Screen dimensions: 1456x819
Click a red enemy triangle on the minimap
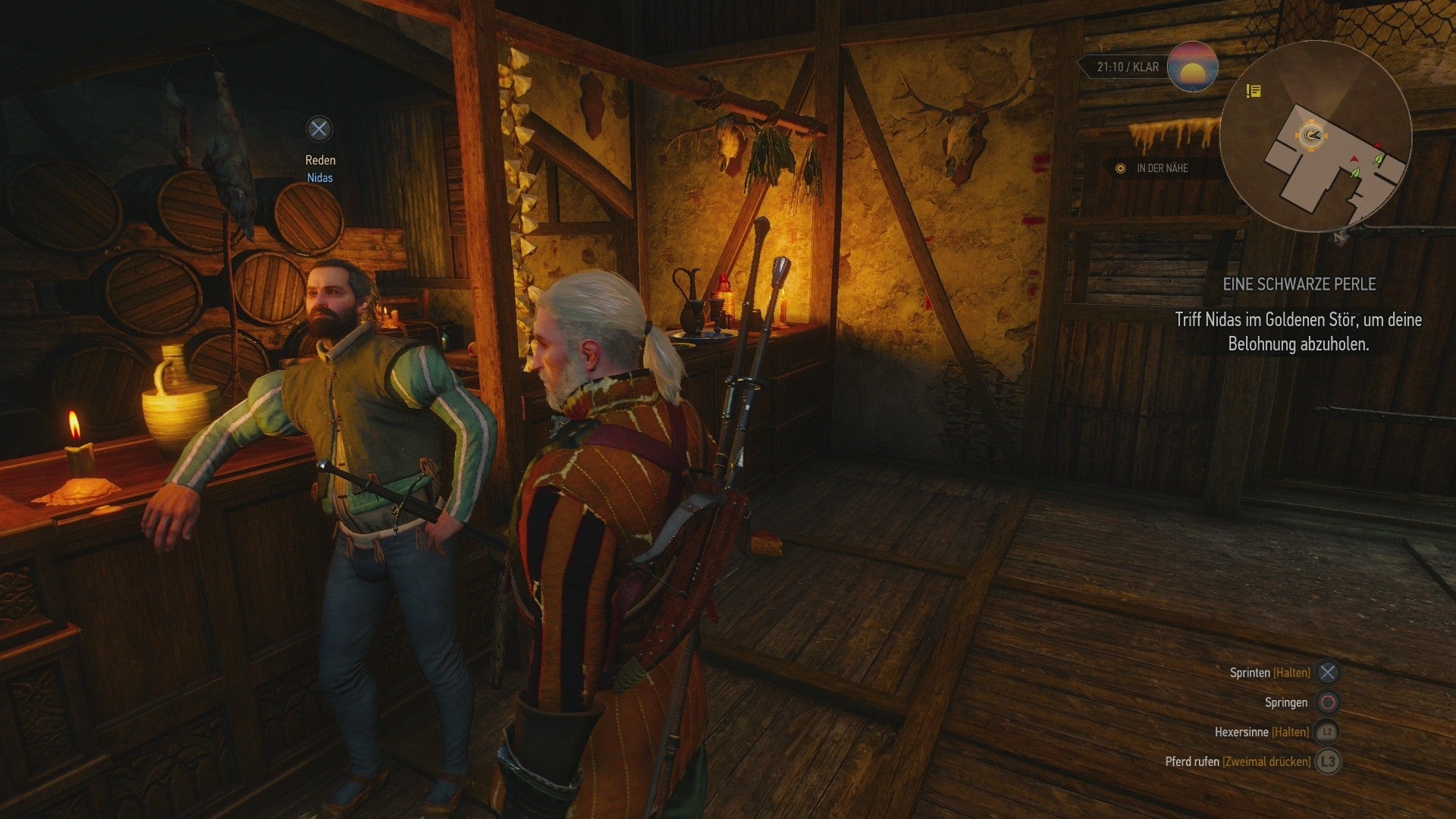[1377, 145]
